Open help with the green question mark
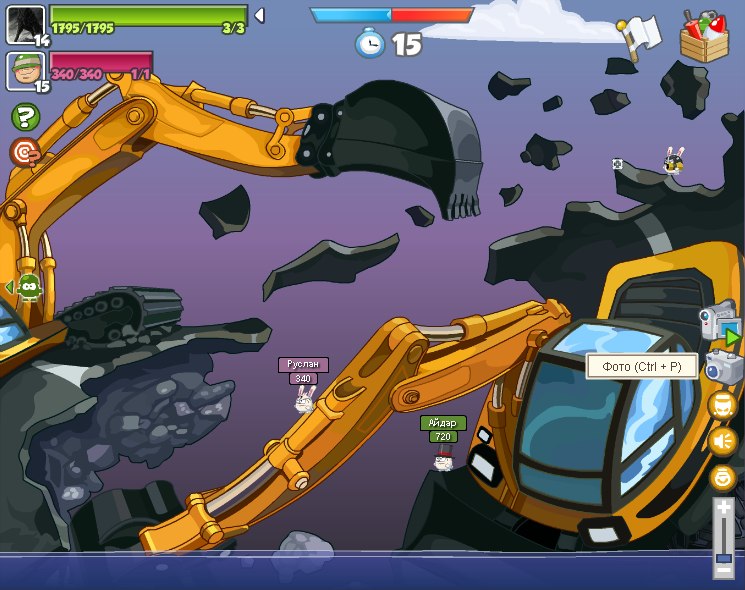The image size is (745, 590). tap(24, 117)
